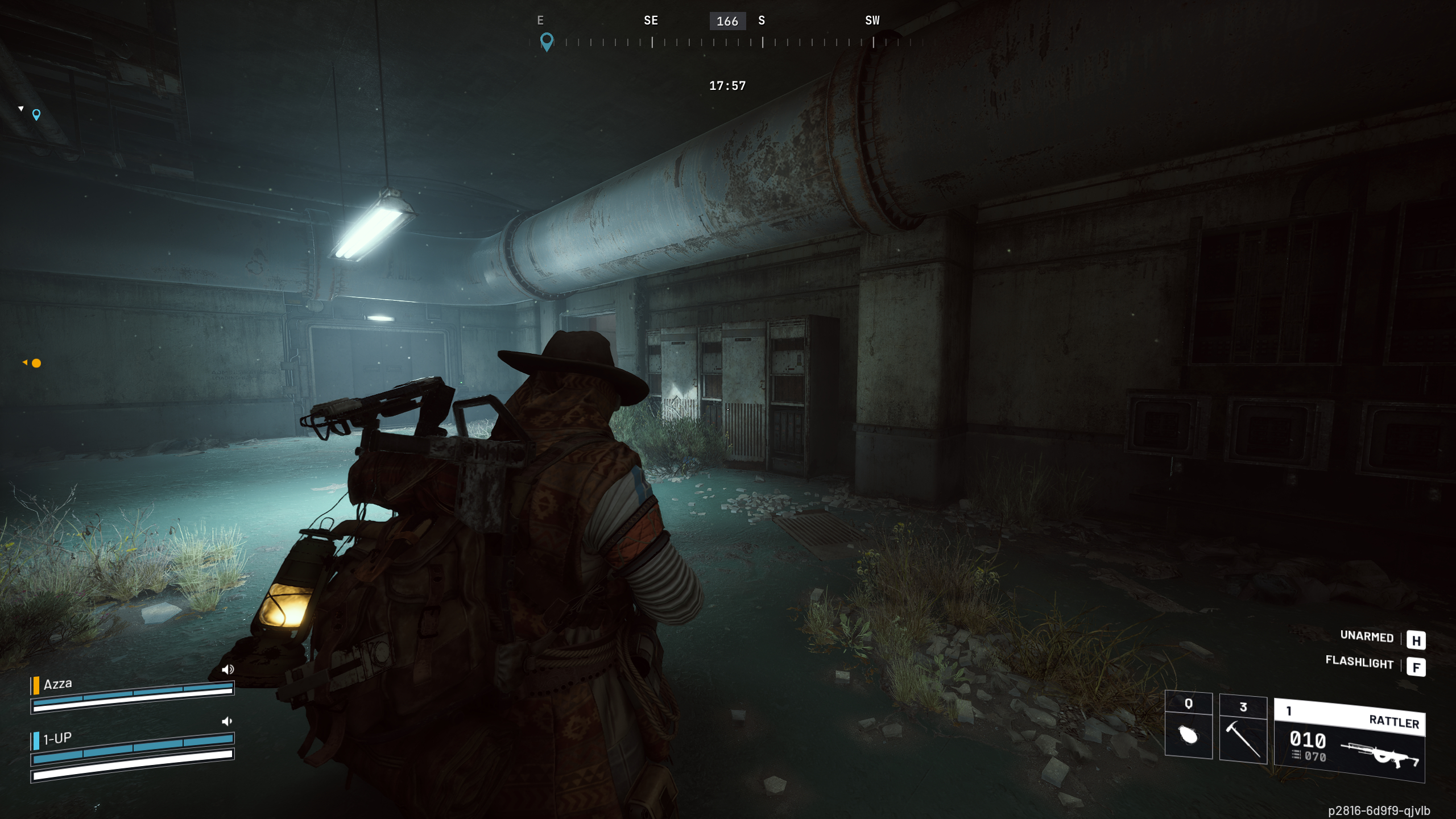
Task: Click the 166 compass heading readout
Action: point(727,21)
